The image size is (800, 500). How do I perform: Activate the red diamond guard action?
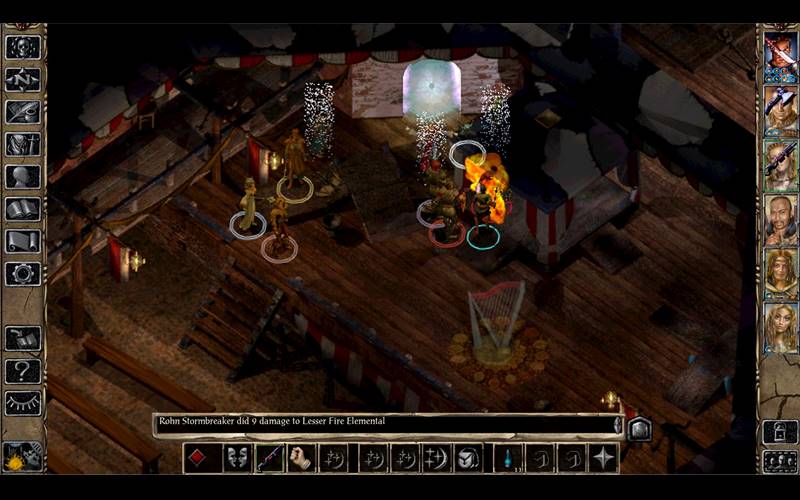198,458
